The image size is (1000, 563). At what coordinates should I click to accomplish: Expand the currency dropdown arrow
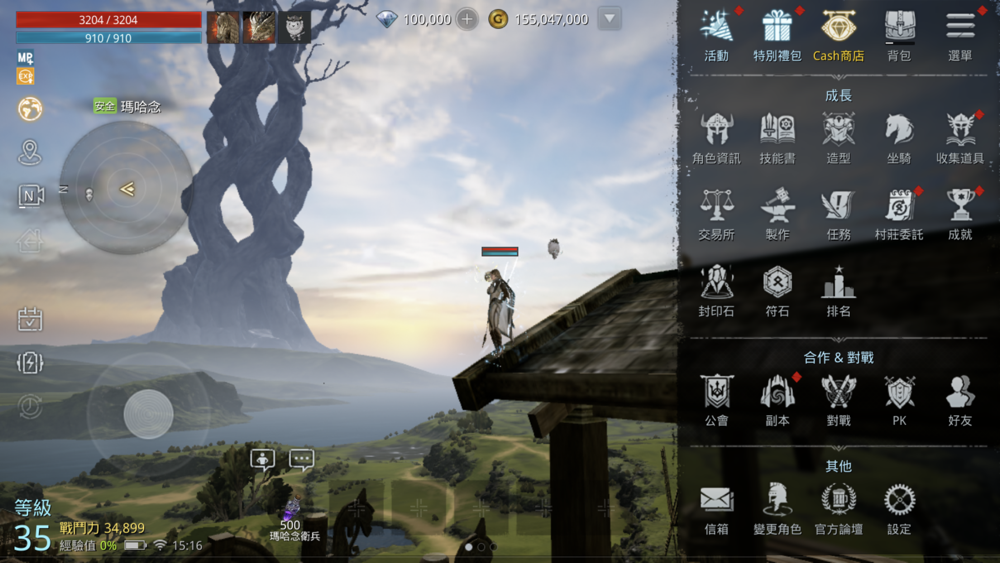[x=610, y=19]
